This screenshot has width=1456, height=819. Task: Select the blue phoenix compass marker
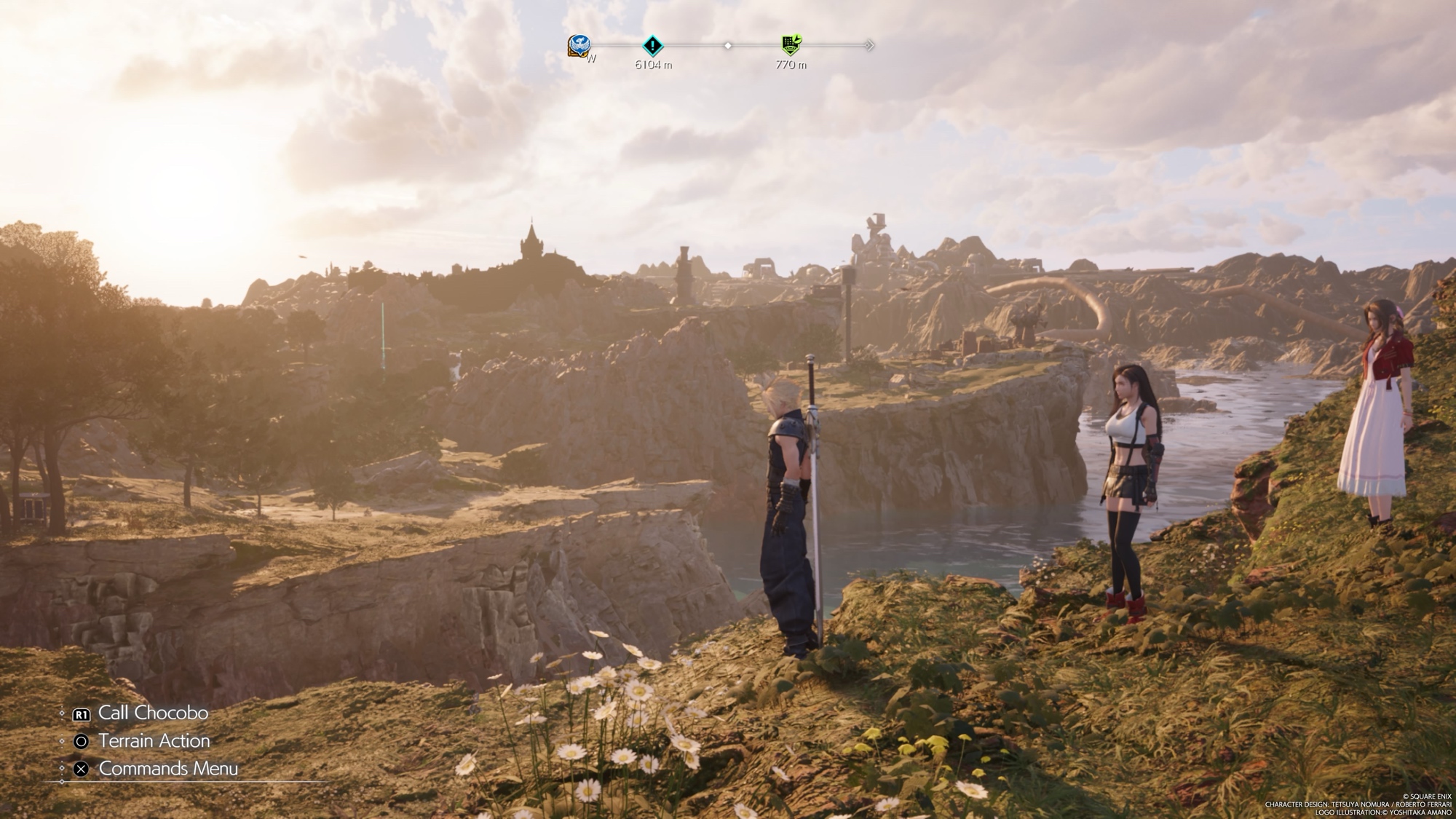pyautogui.click(x=579, y=46)
